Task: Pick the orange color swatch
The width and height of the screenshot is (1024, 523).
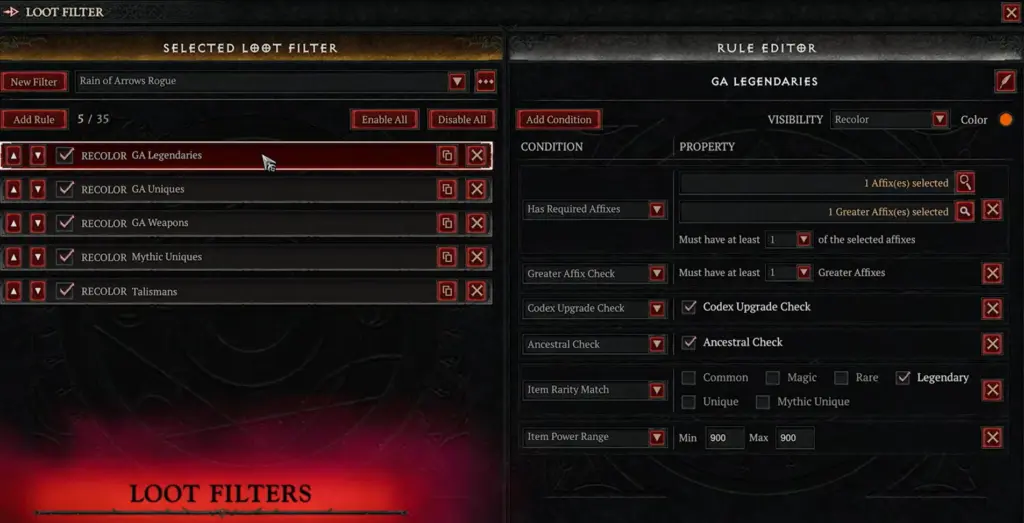Action: [1005, 120]
